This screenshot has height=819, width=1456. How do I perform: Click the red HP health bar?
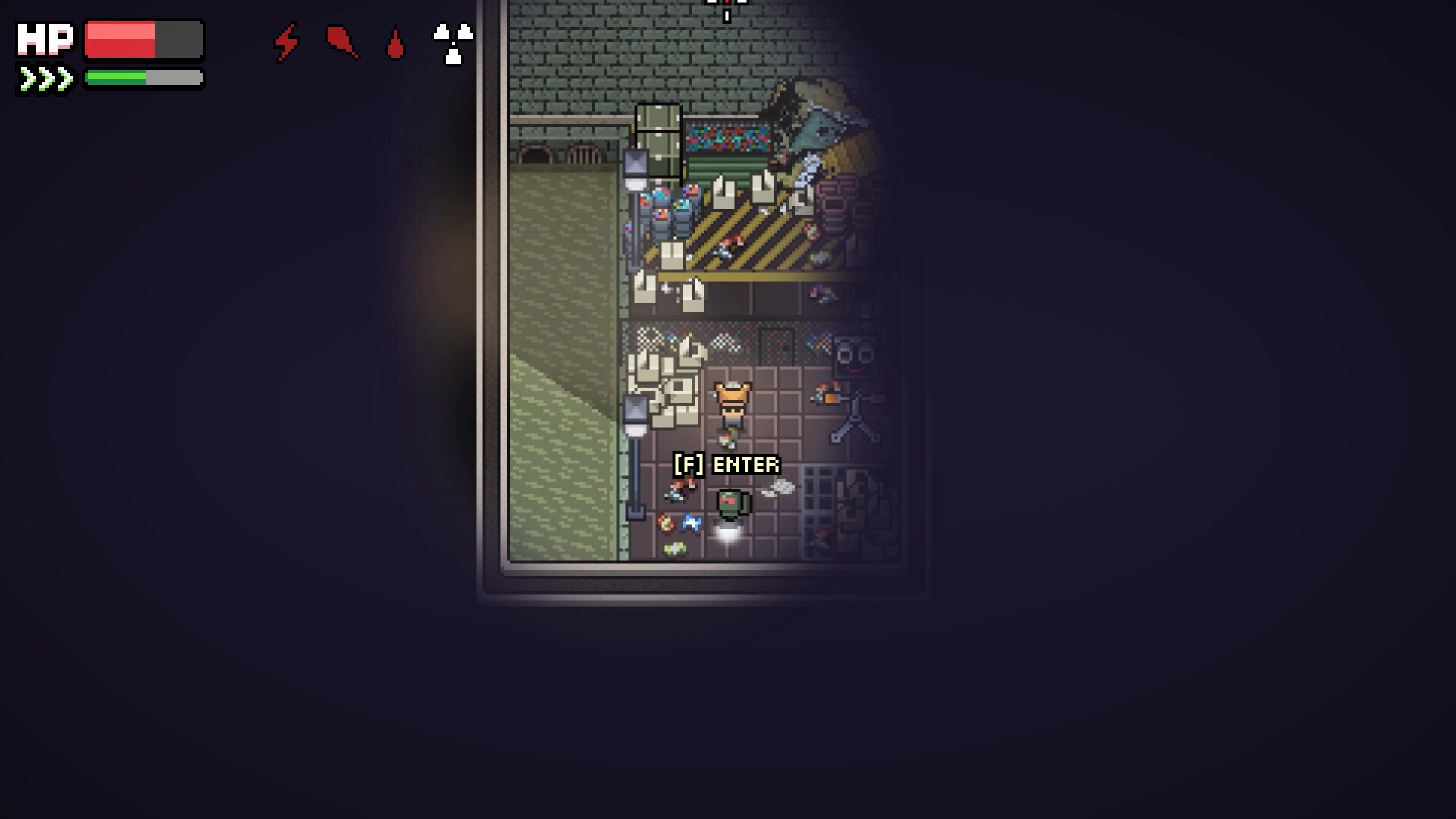121,39
